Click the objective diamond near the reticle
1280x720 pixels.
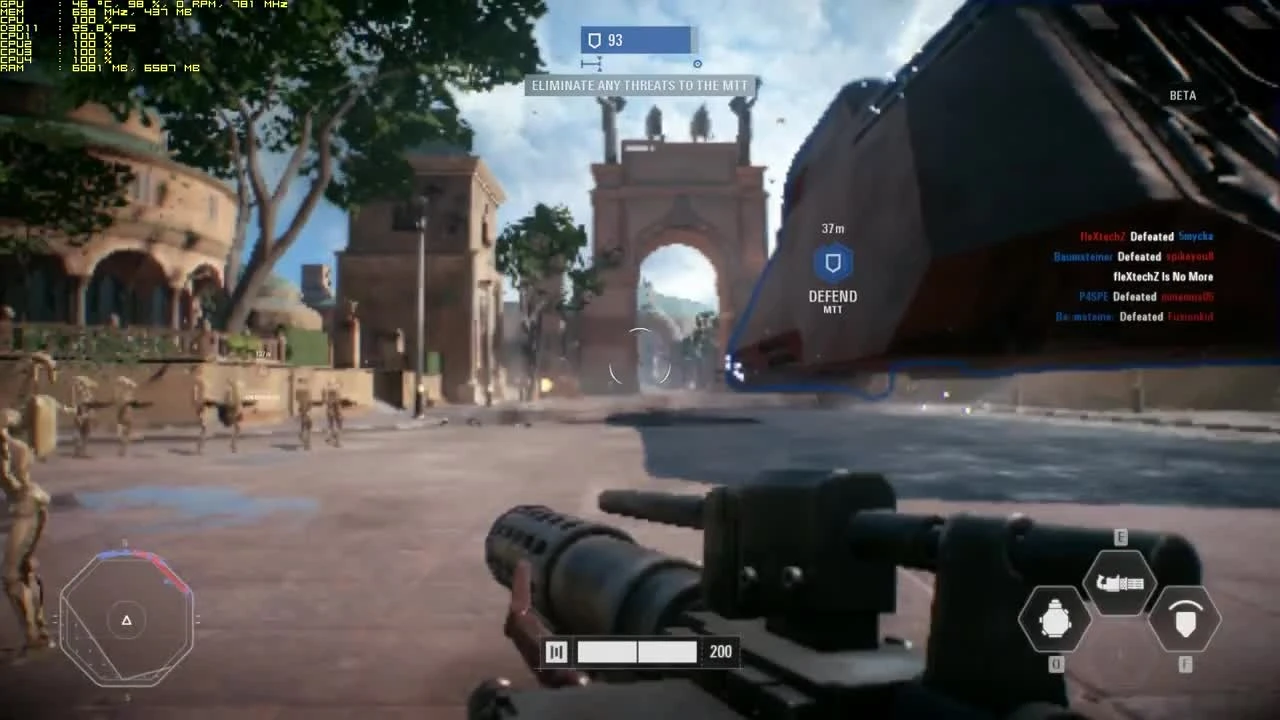coord(697,63)
